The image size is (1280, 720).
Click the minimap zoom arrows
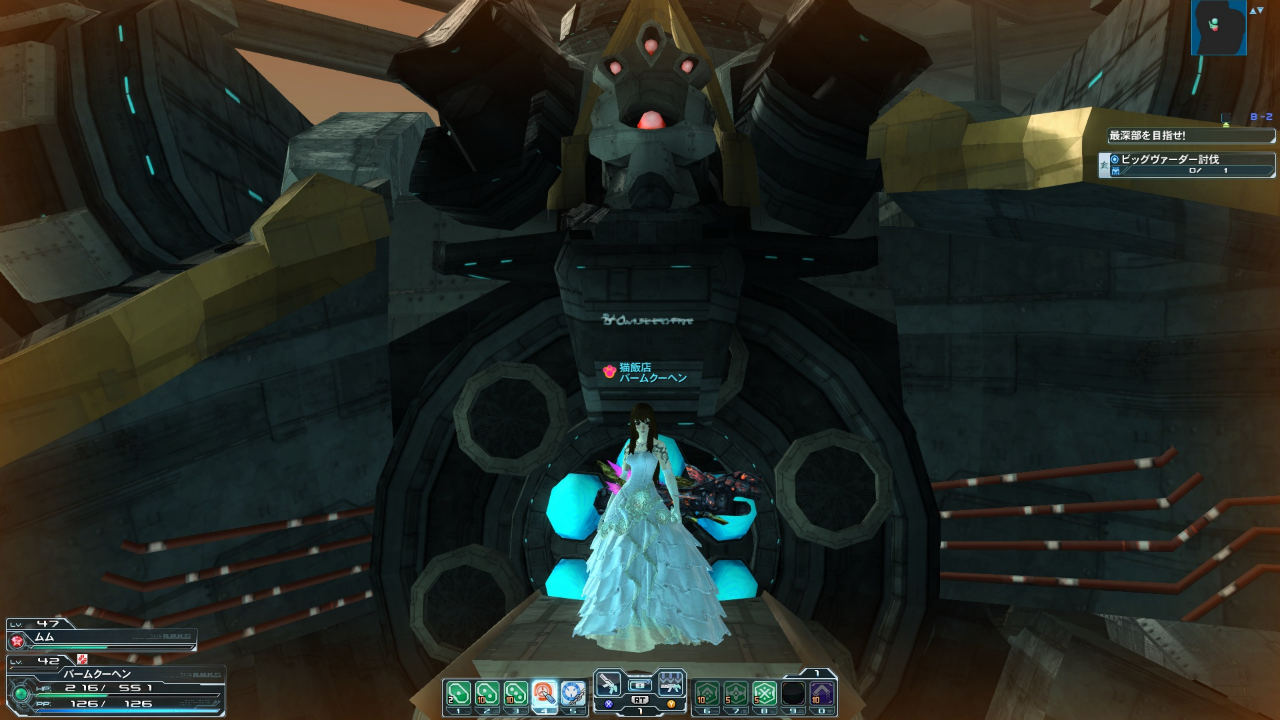1256,10
